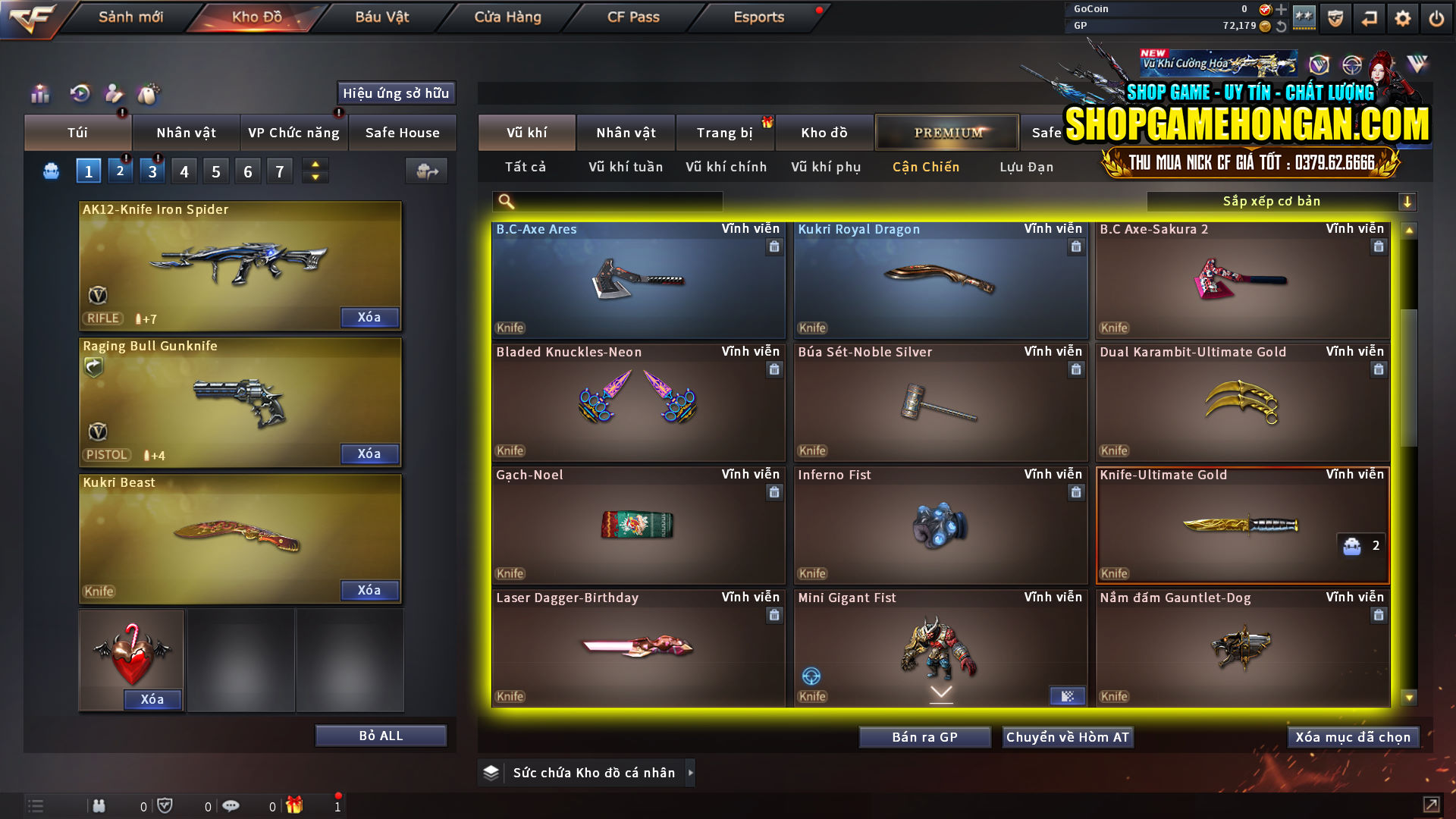The height and width of the screenshot is (819, 1456).
Task: Open the chat bubble icon at bottom
Action: [231, 805]
